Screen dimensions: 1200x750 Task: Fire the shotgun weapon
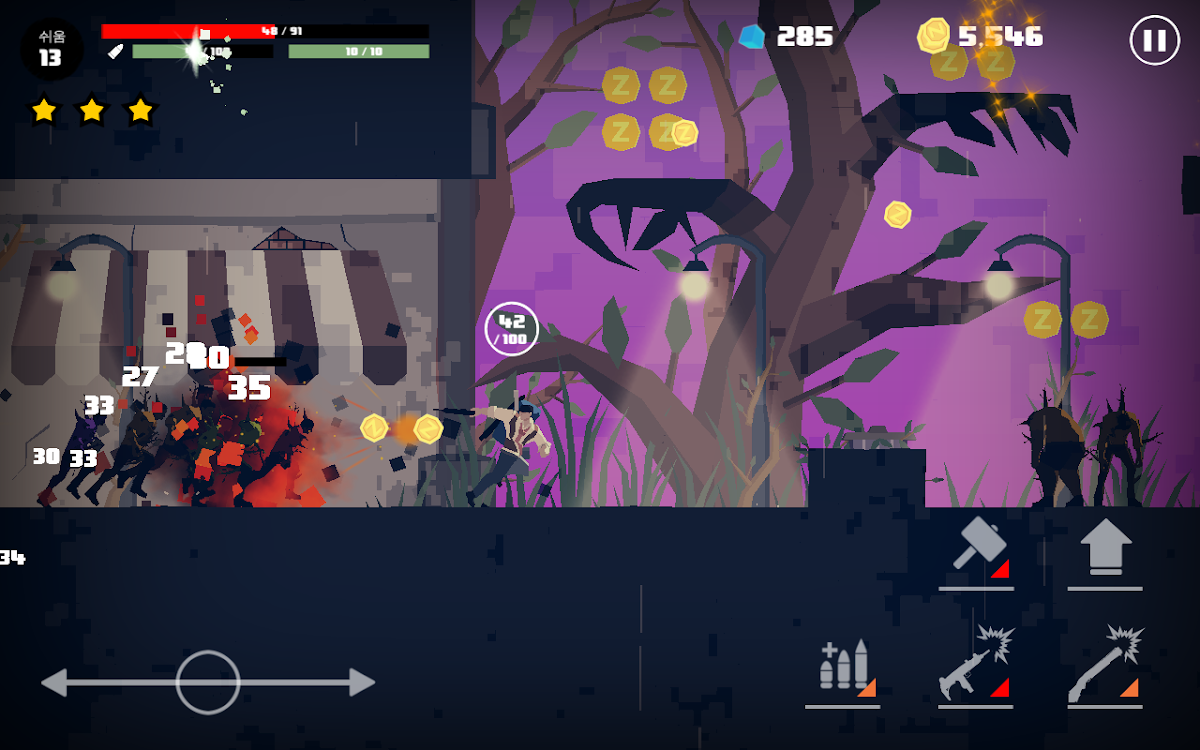click(x=1105, y=665)
